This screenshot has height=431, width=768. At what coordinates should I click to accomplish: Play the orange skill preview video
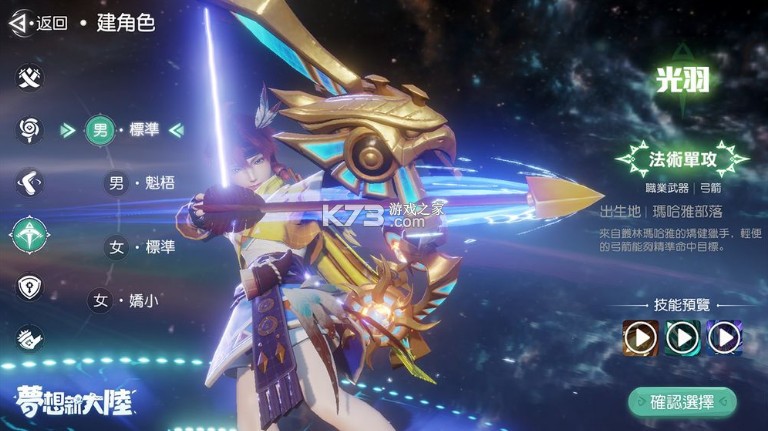click(640, 338)
